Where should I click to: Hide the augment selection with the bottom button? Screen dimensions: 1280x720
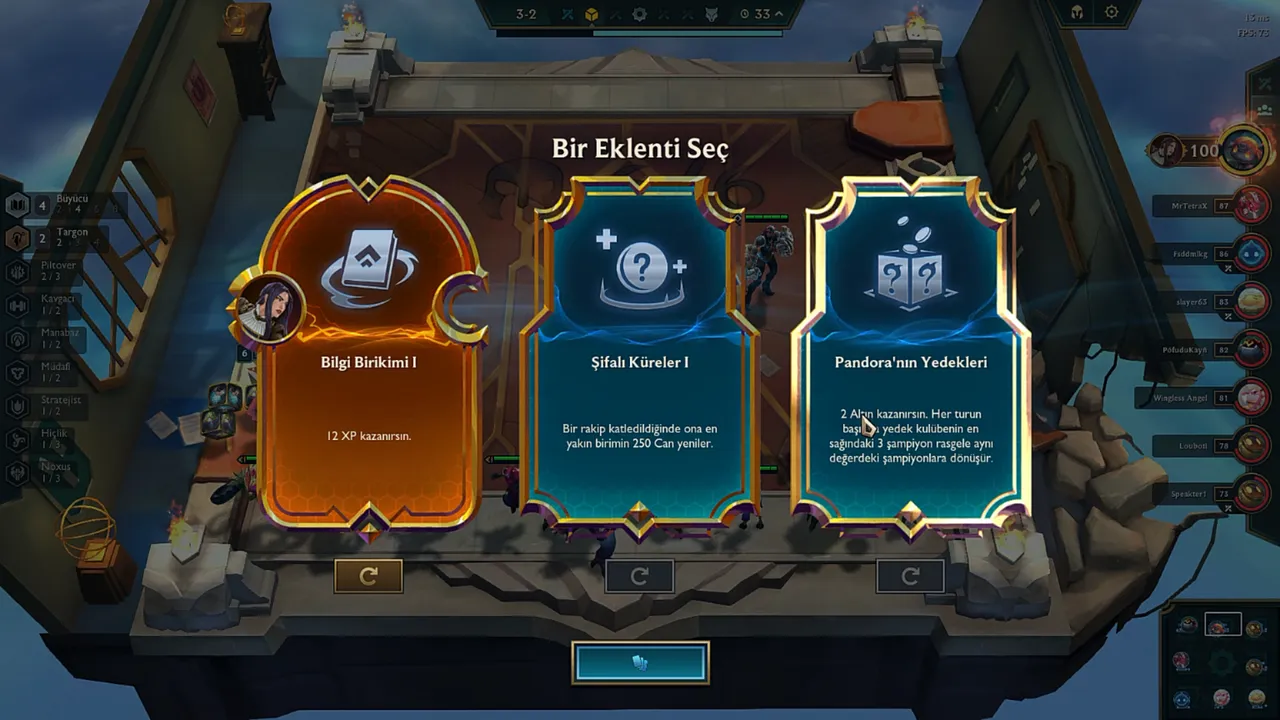(640, 663)
